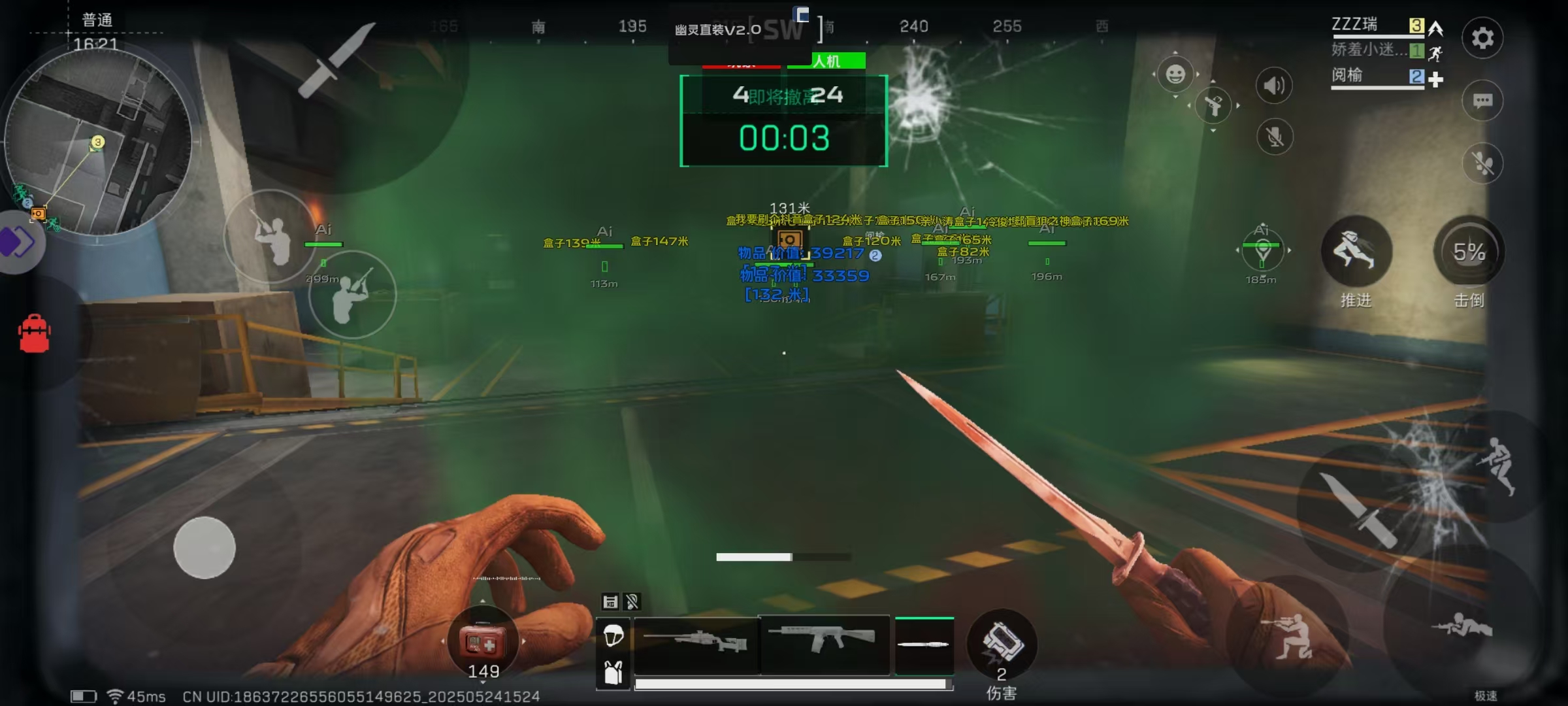Image resolution: width=1568 pixels, height=706 pixels.
Task: Tap the prone stance button
Action: (x=1462, y=626)
